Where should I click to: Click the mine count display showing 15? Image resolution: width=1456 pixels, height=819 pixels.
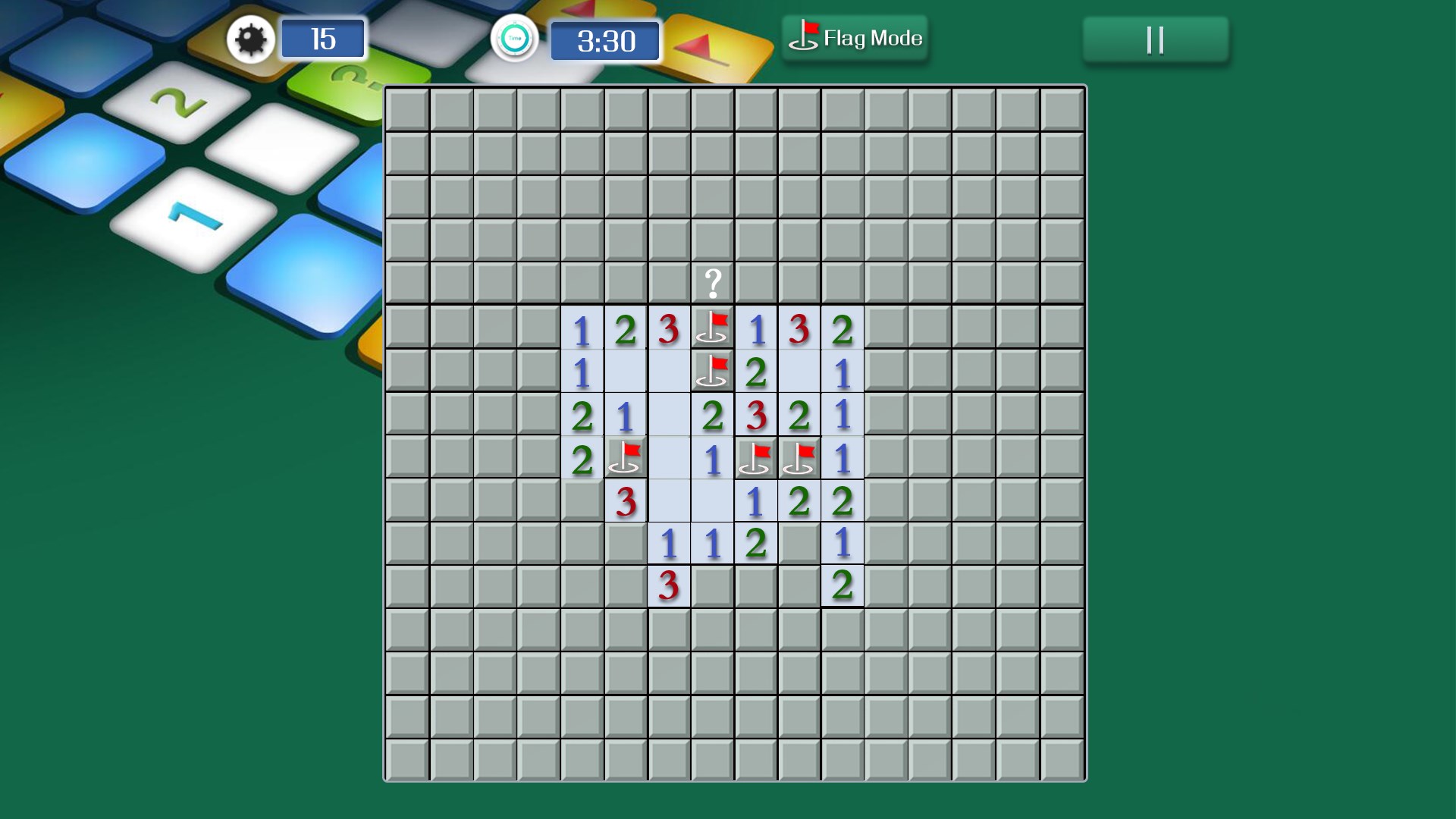[324, 39]
